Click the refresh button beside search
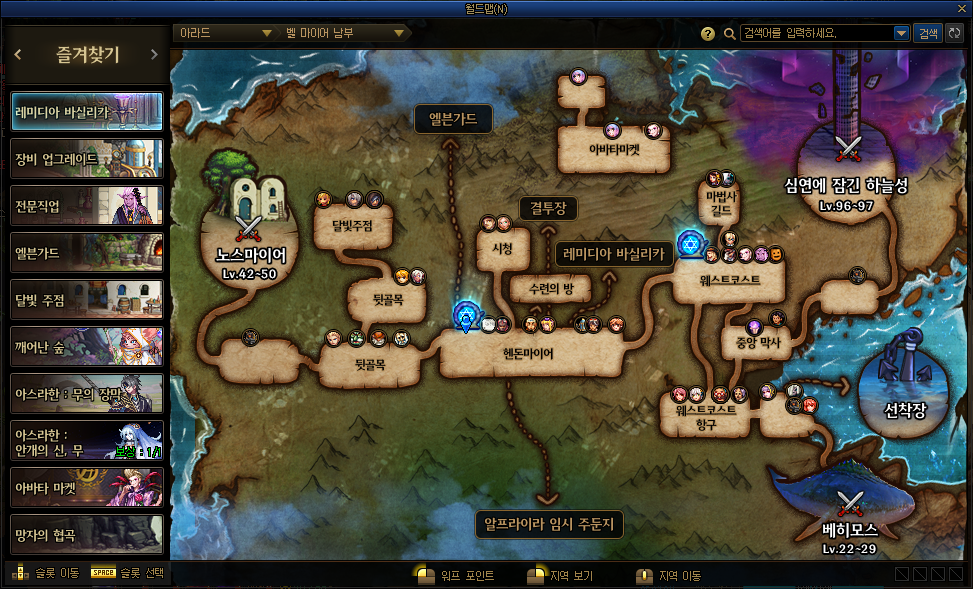Screen dimensions: 973x589 click(x=954, y=33)
